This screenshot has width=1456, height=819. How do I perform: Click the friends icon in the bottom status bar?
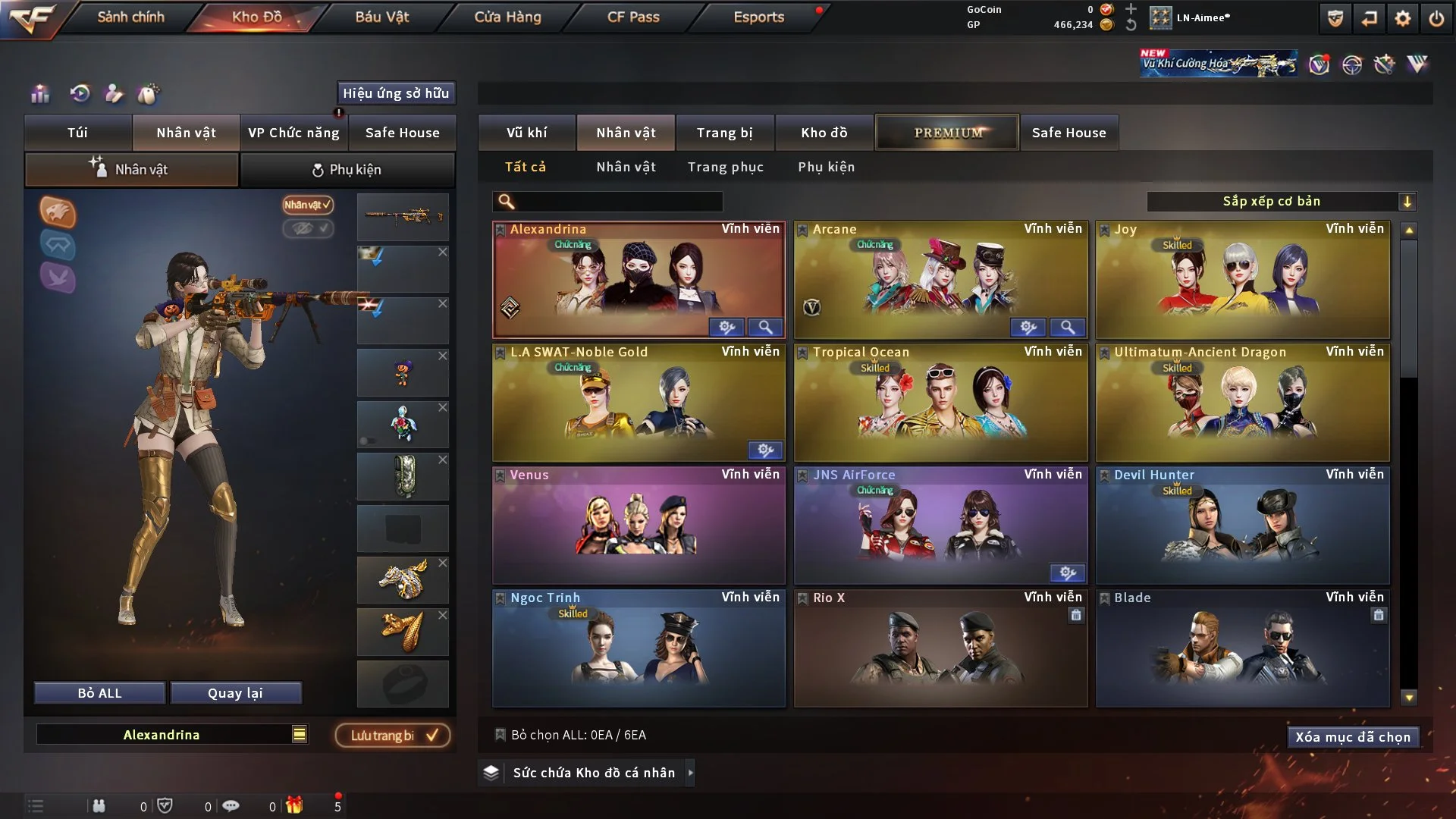pos(100,806)
